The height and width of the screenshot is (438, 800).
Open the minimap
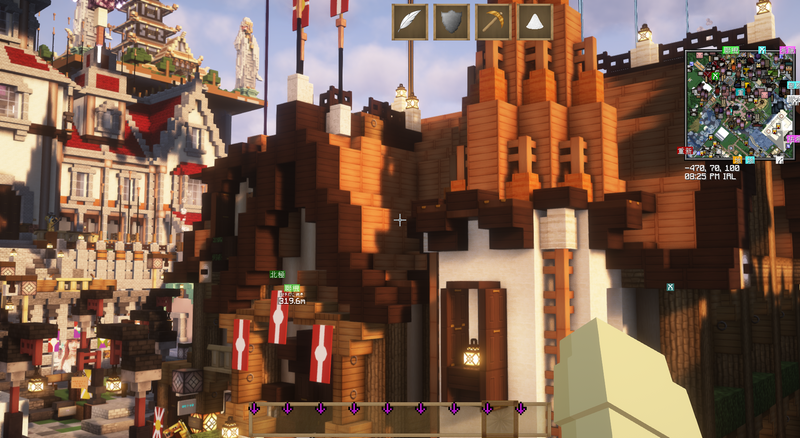pos(739,103)
